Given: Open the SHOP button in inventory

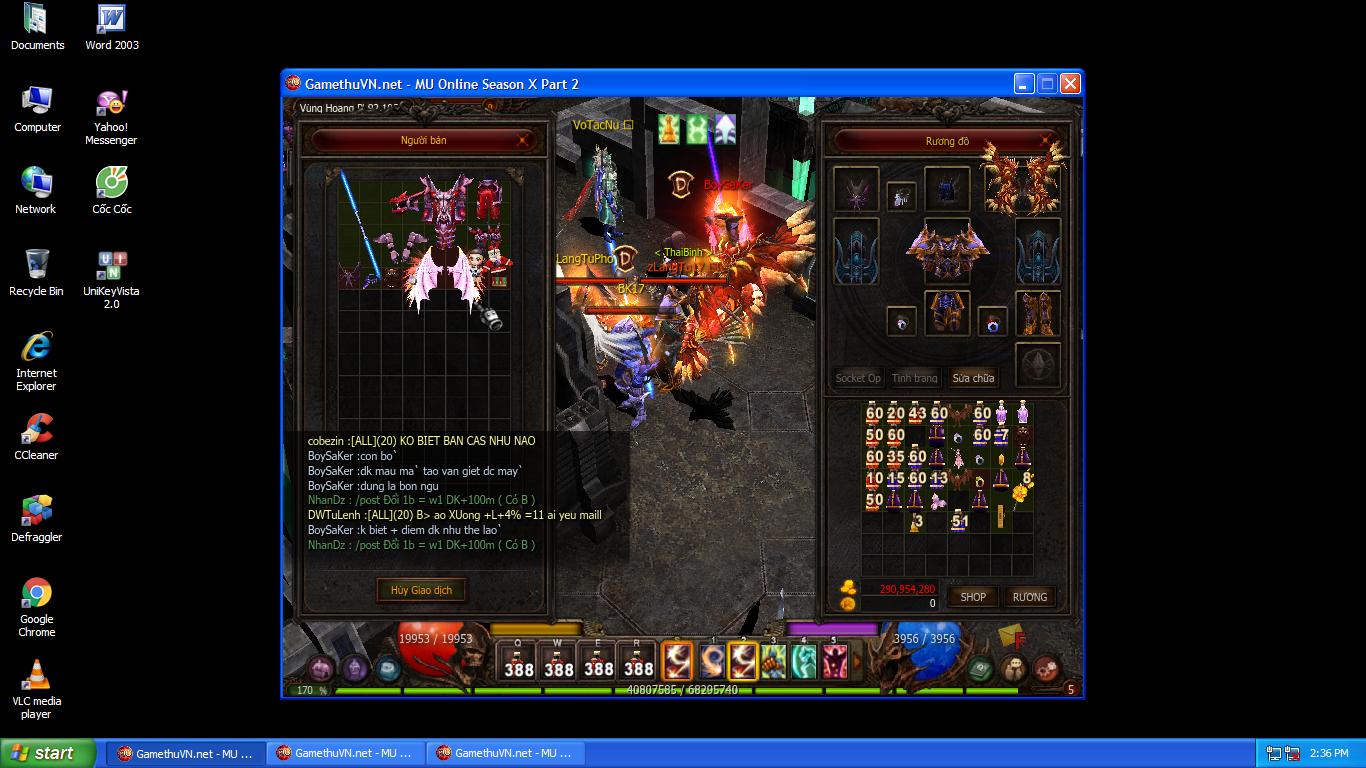Looking at the screenshot, I should (973, 597).
